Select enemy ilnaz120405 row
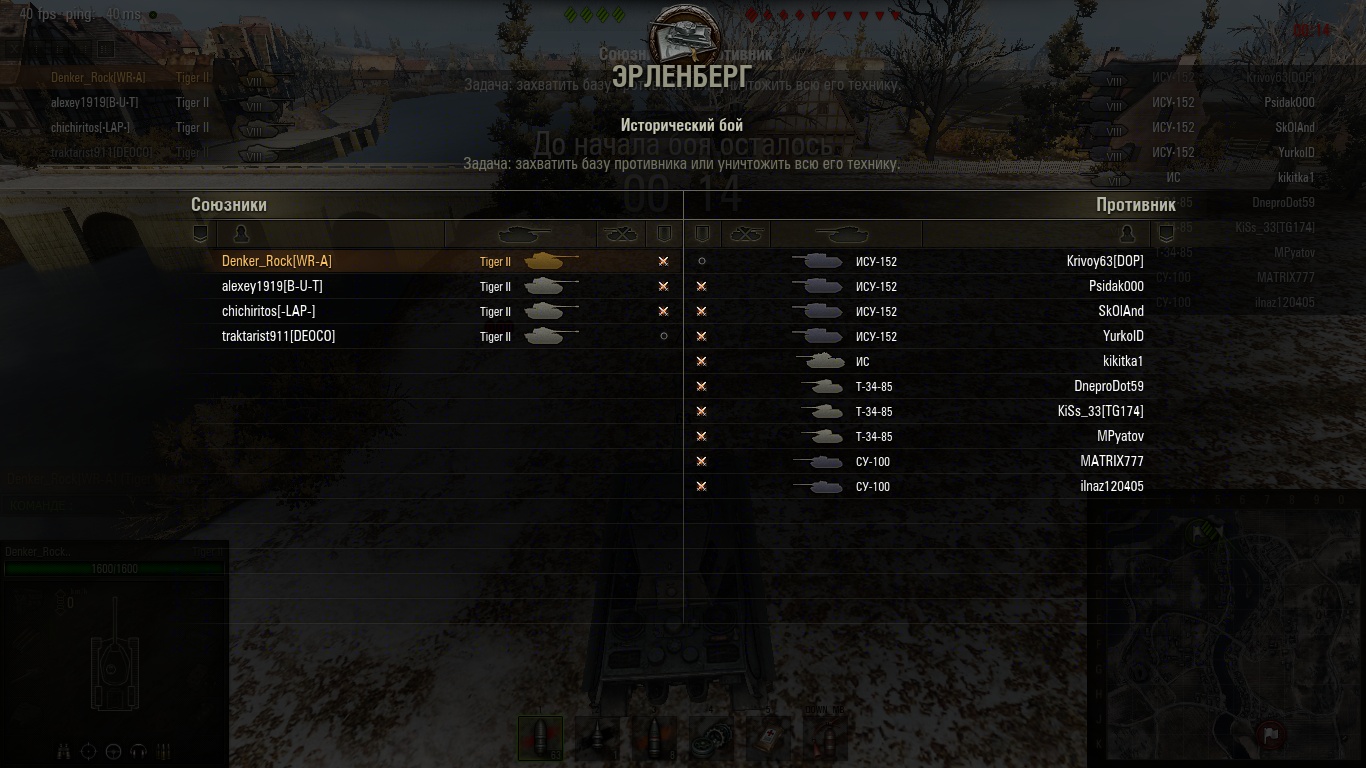 [x=1111, y=486]
